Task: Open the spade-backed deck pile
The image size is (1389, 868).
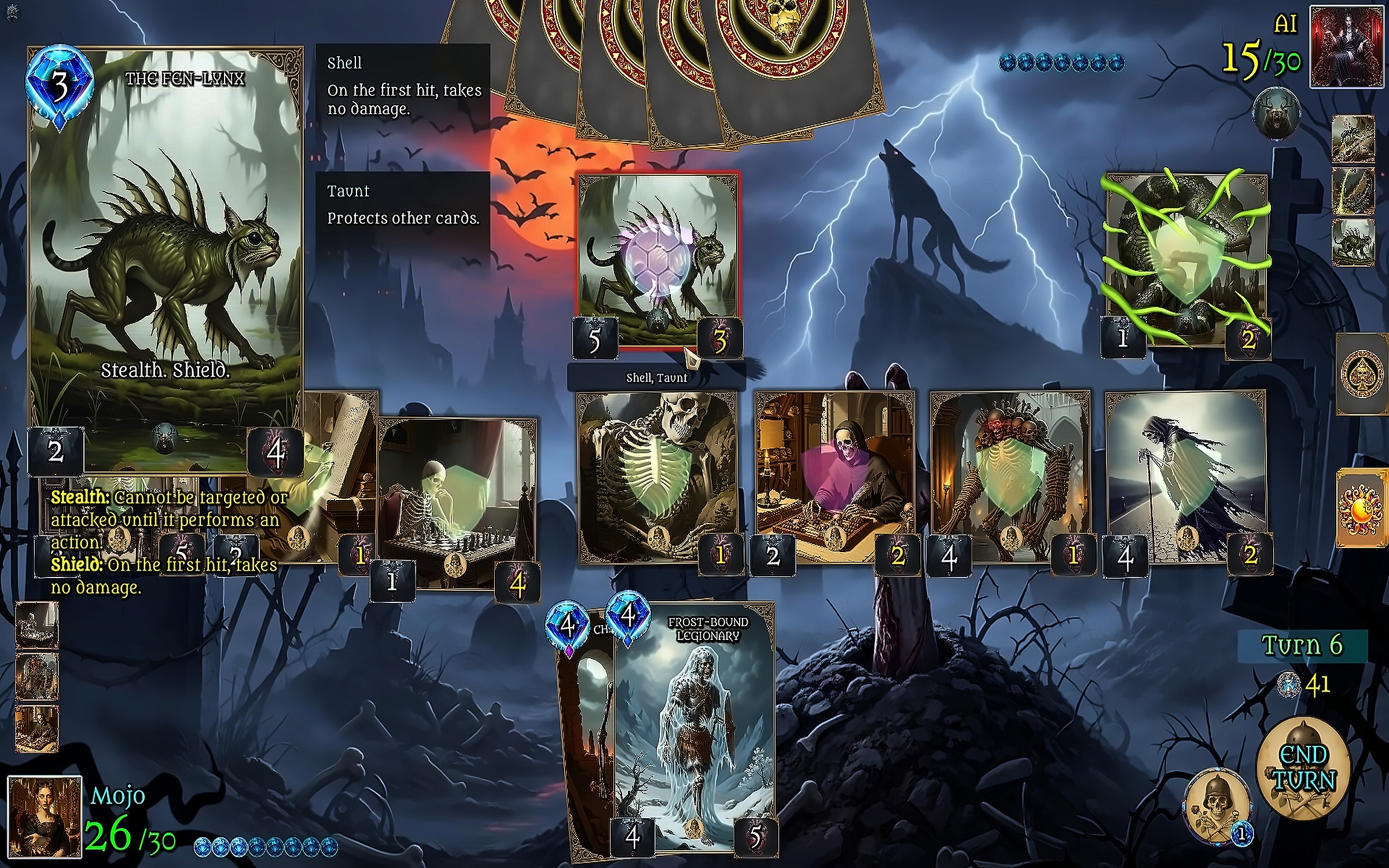Action: 1362,373
